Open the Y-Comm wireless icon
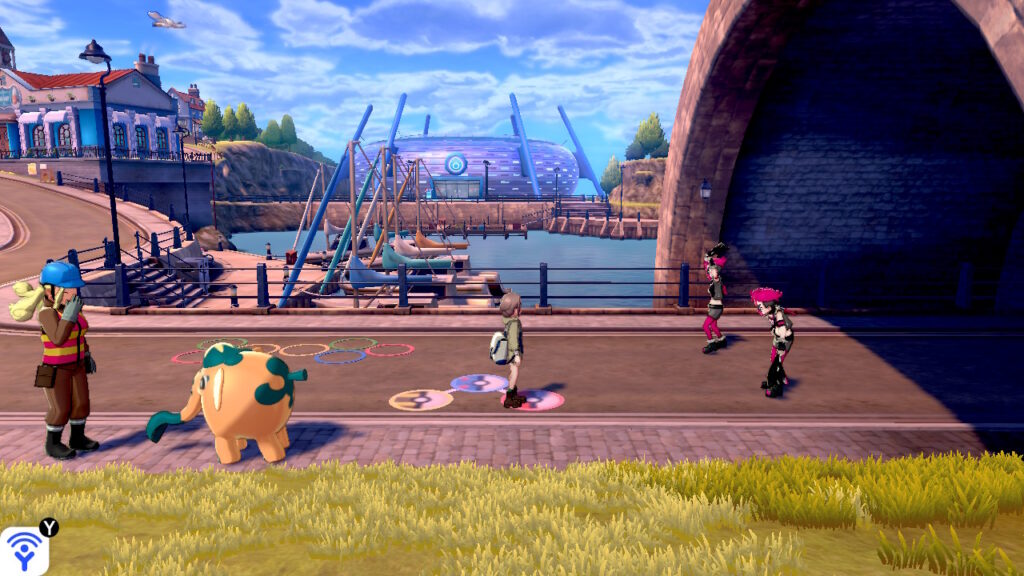The width and height of the screenshot is (1024, 576). pos(23,551)
